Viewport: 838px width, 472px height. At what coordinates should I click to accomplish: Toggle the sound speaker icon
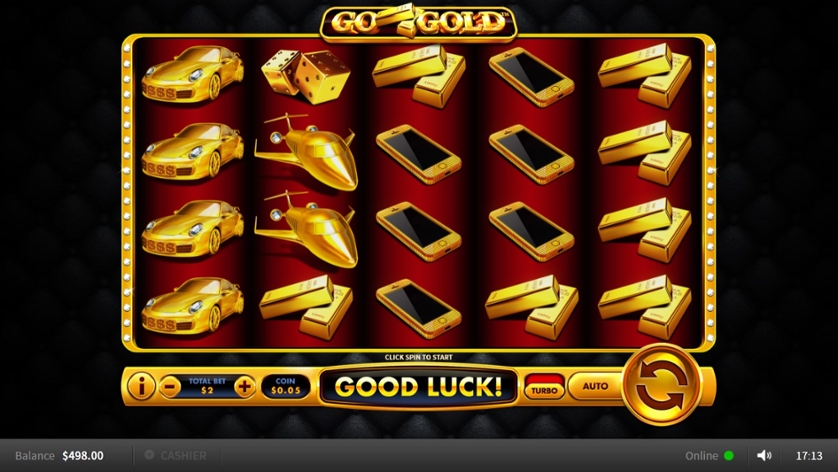(765, 455)
